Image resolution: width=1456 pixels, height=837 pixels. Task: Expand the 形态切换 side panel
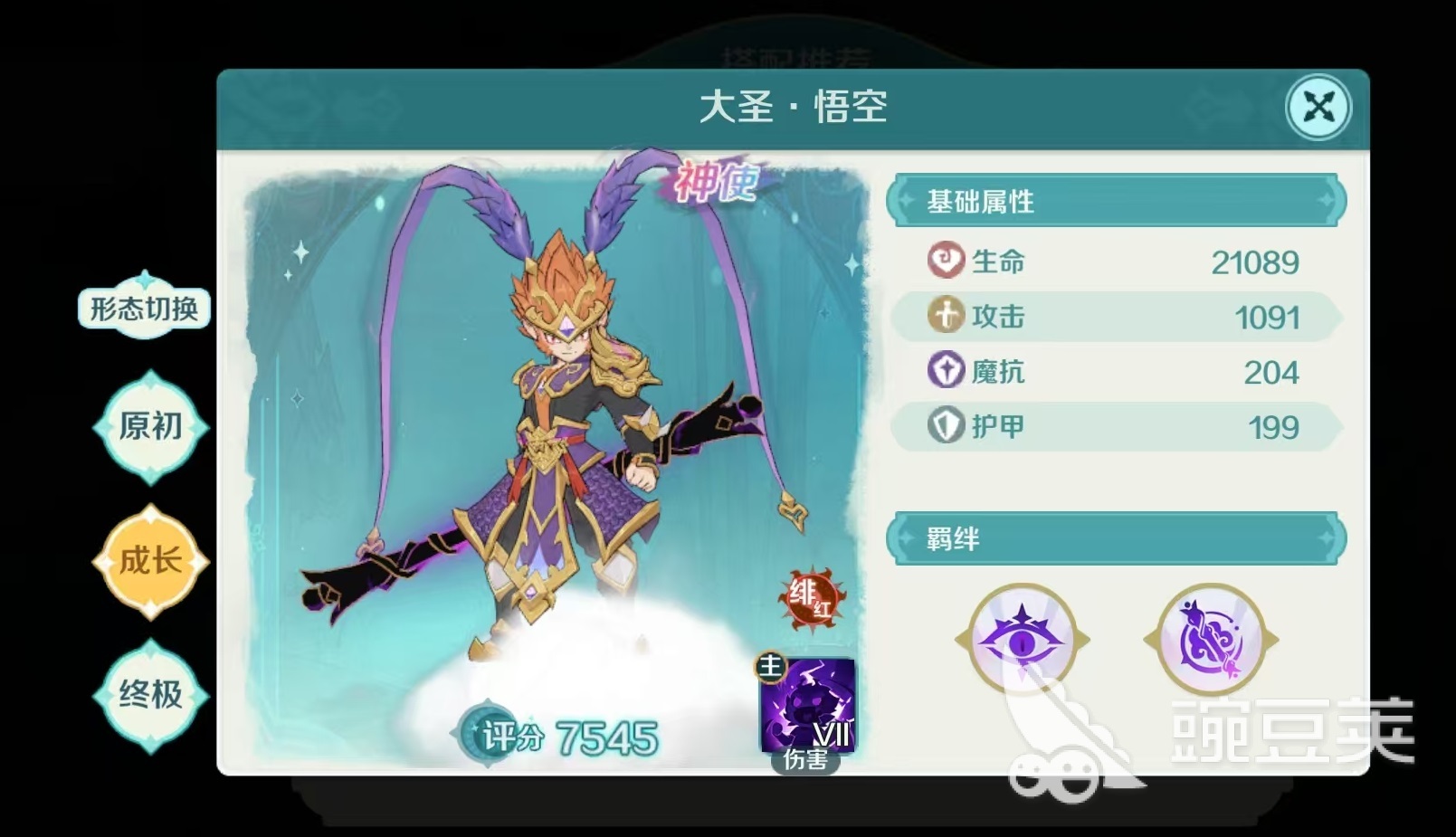(144, 308)
